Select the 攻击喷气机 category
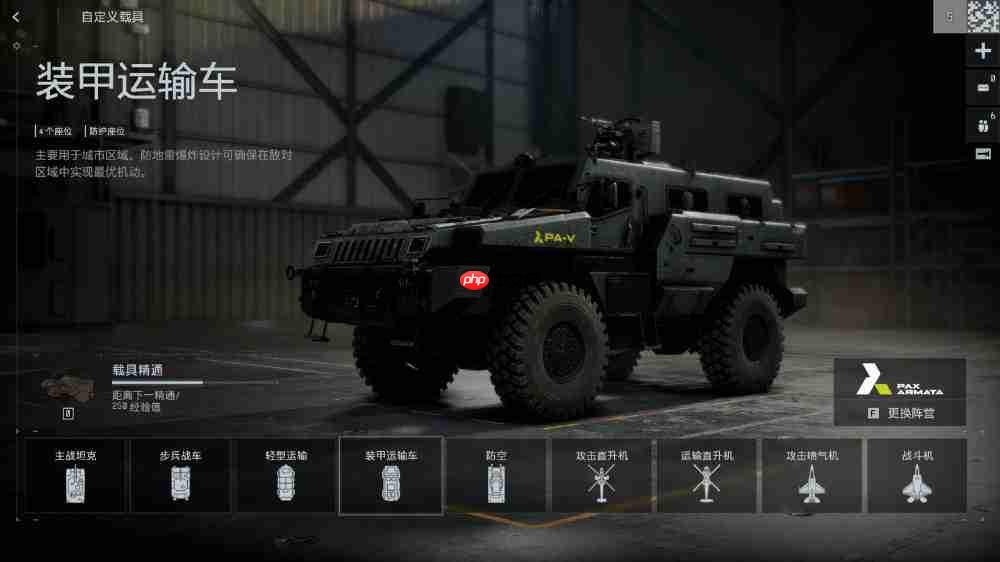 tap(811, 476)
